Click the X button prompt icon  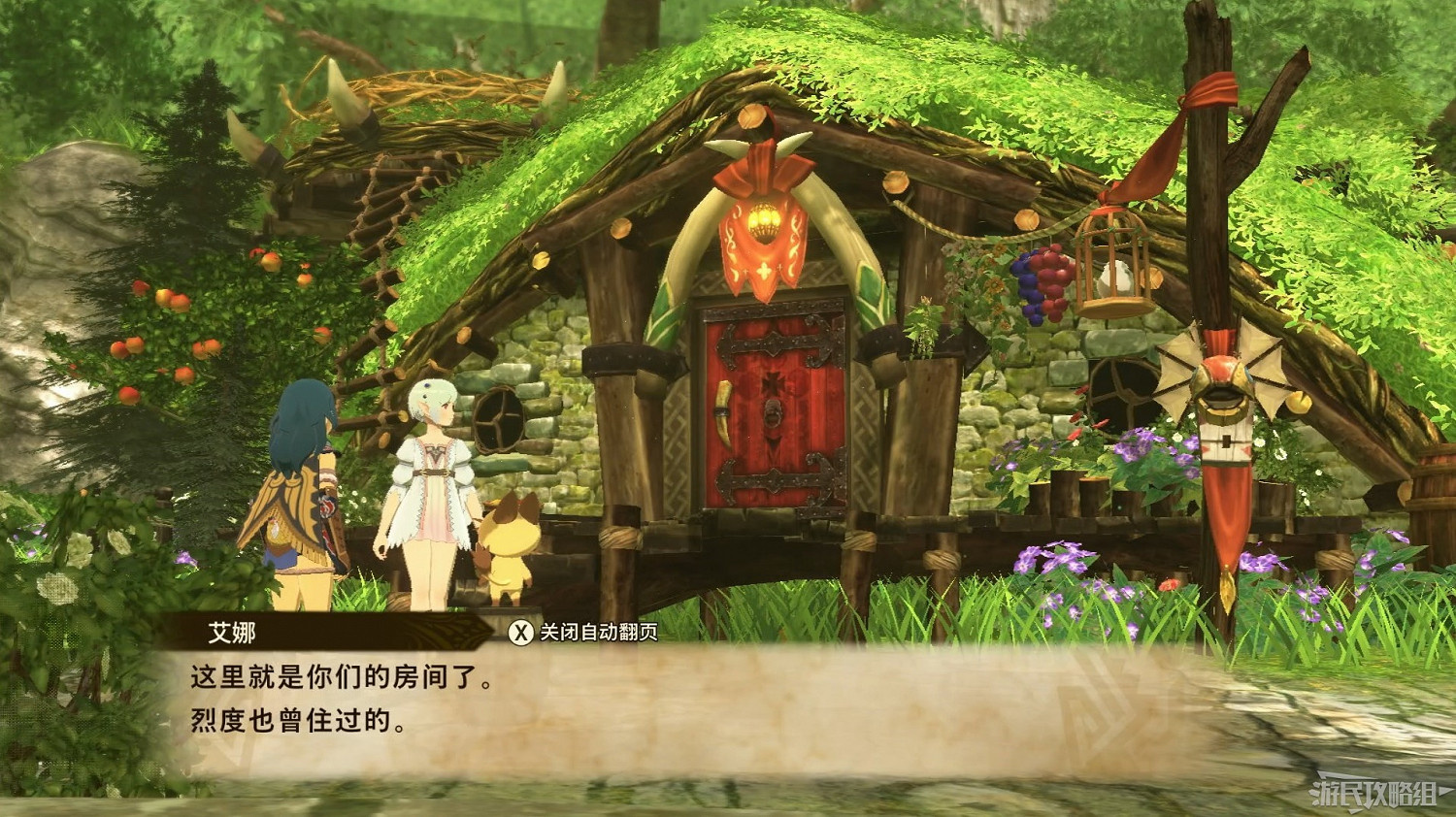click(x=519, y=632)
